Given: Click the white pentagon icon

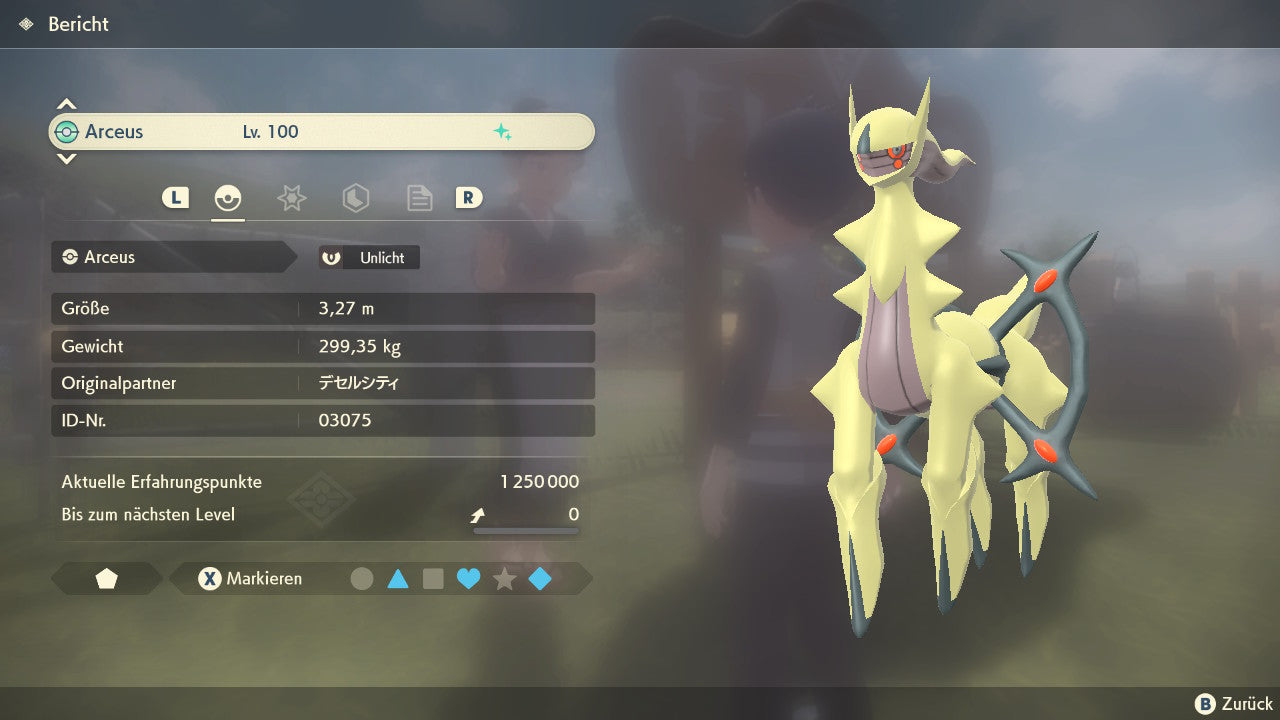Looking at the screenshot, I should click(x=107, y=579).
